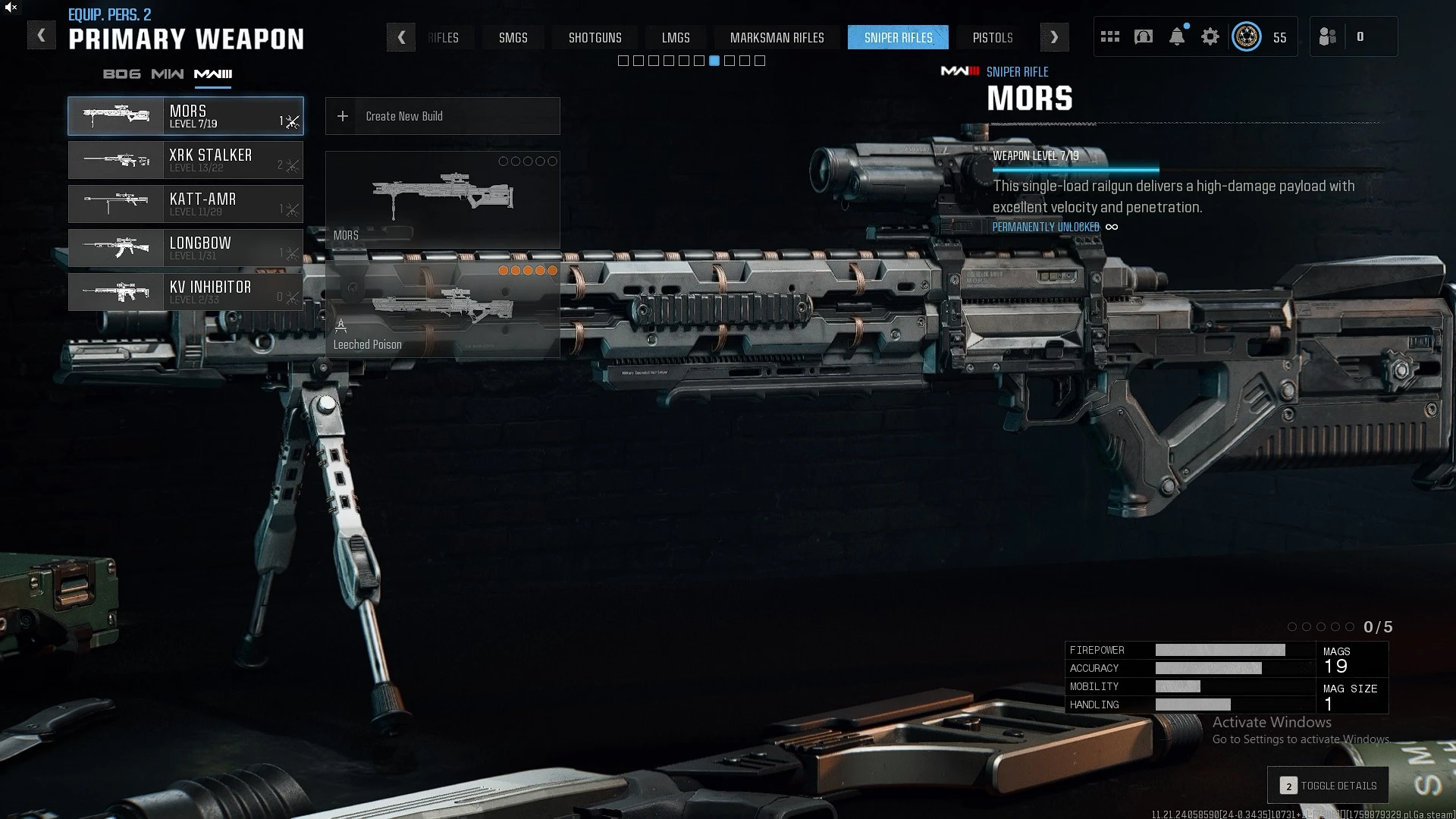Pick the KATT-AMR sniper rifle
The width and height of the screenshot is (1456, 819).
coord(186,204)
